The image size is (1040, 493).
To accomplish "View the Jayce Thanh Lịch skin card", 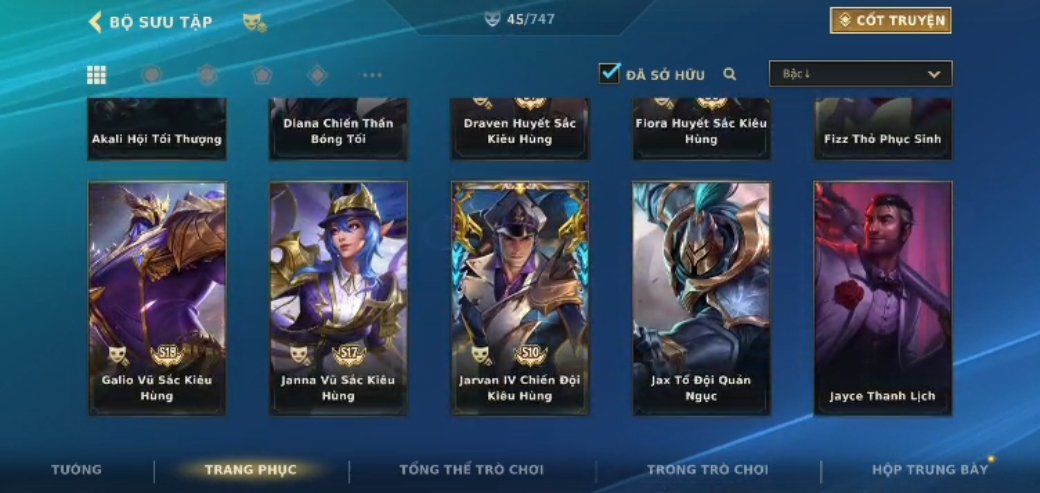I will (882, 298).
